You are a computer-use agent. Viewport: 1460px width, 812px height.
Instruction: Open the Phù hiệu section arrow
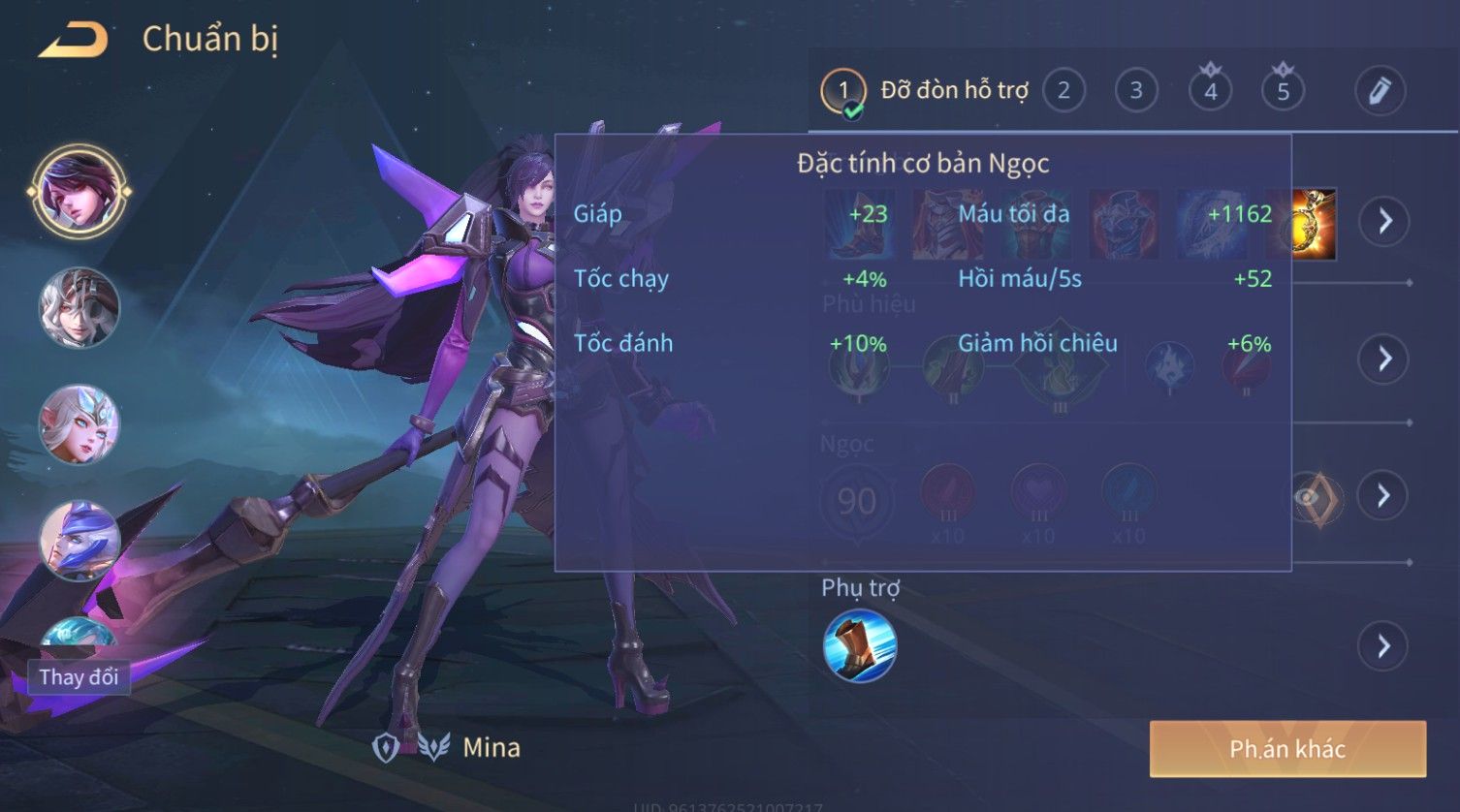point(1384,359)
